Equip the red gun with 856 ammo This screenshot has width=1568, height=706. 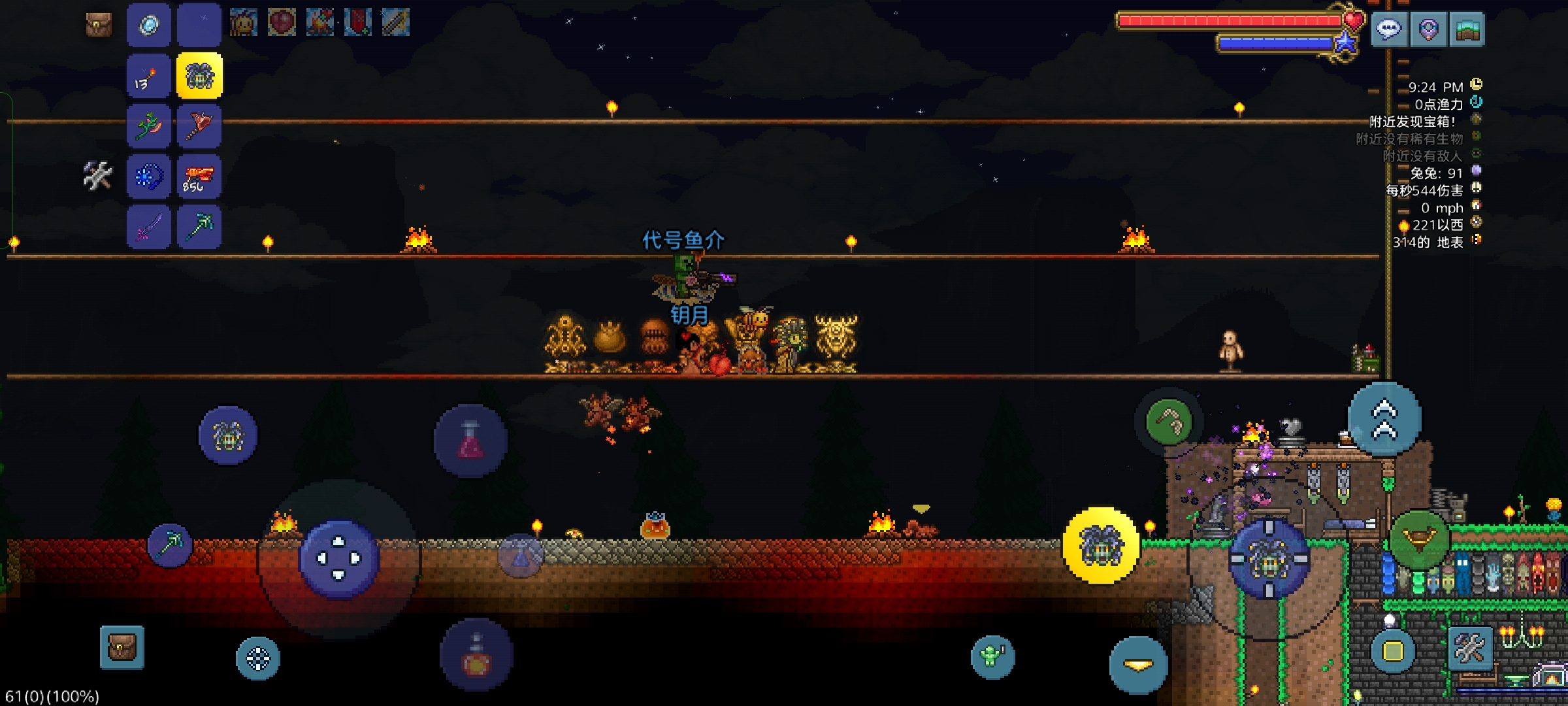[x=199, y=176]
